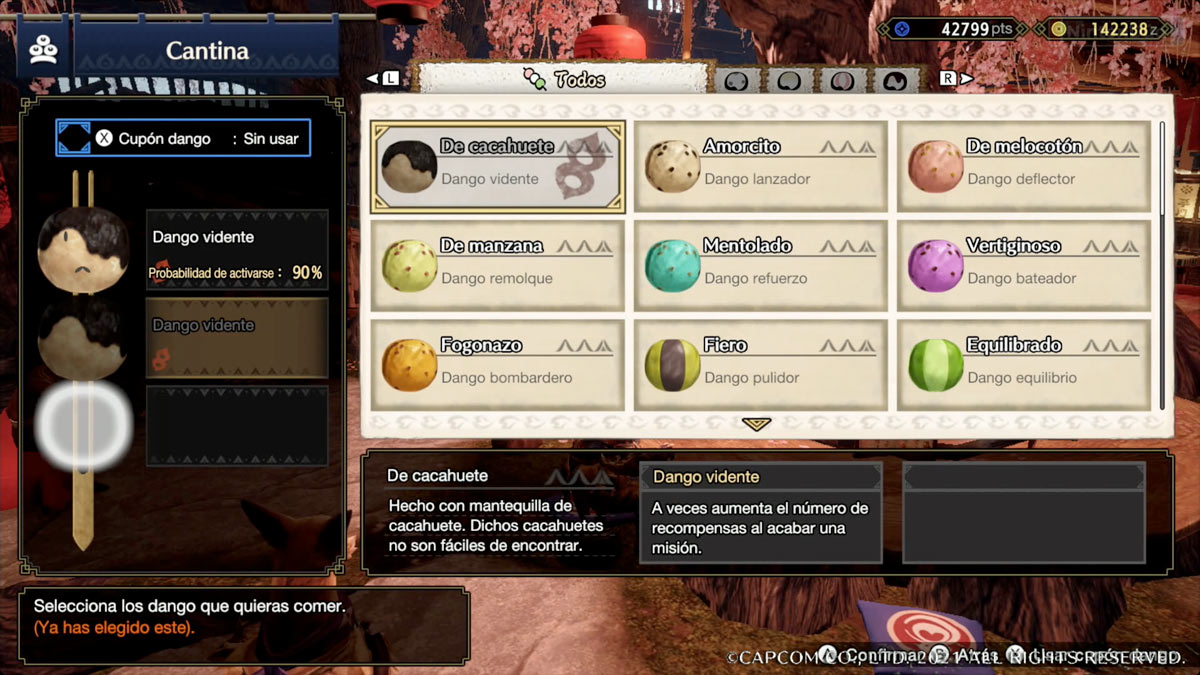Choose the Mentolado dango refuerzo
This screenshot has width=1200, height=675.
point(760,266)
